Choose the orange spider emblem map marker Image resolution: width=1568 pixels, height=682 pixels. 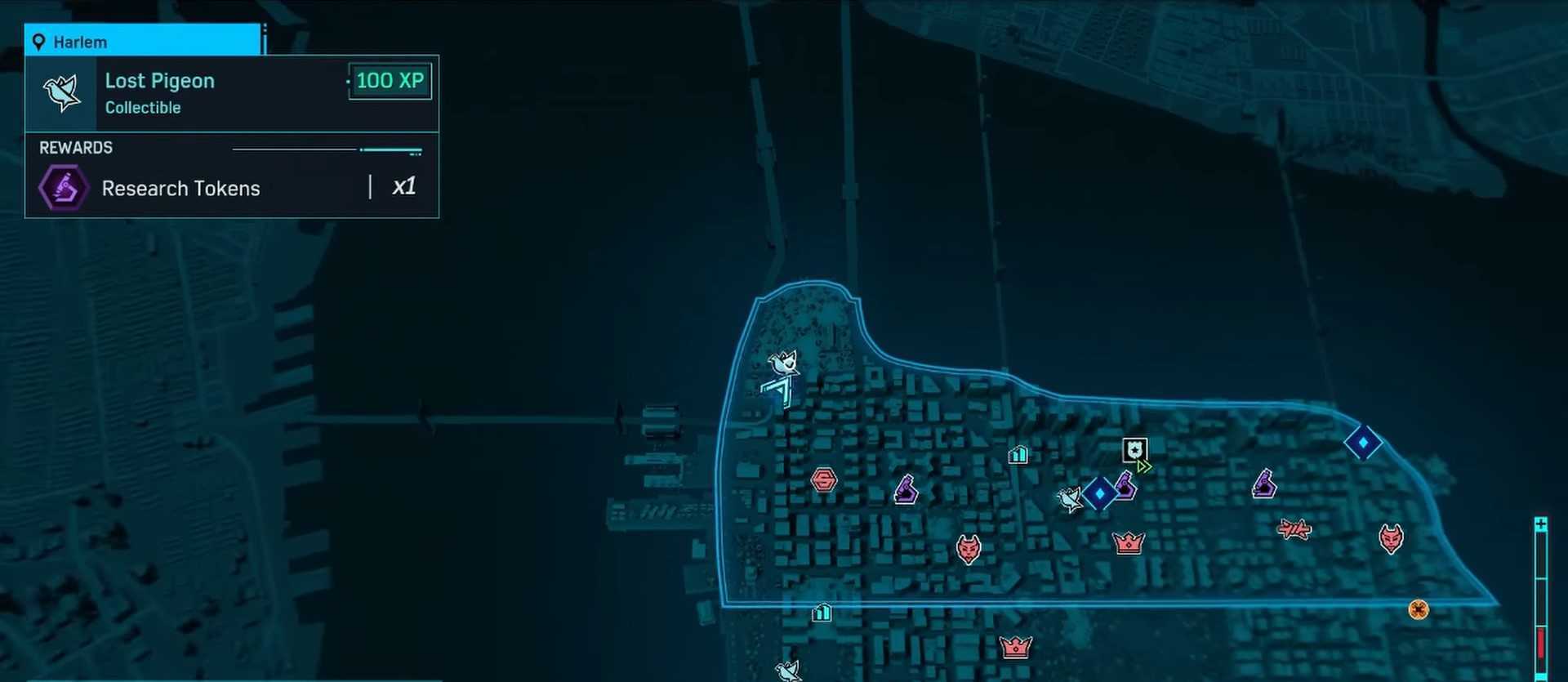pos(1419,609)
